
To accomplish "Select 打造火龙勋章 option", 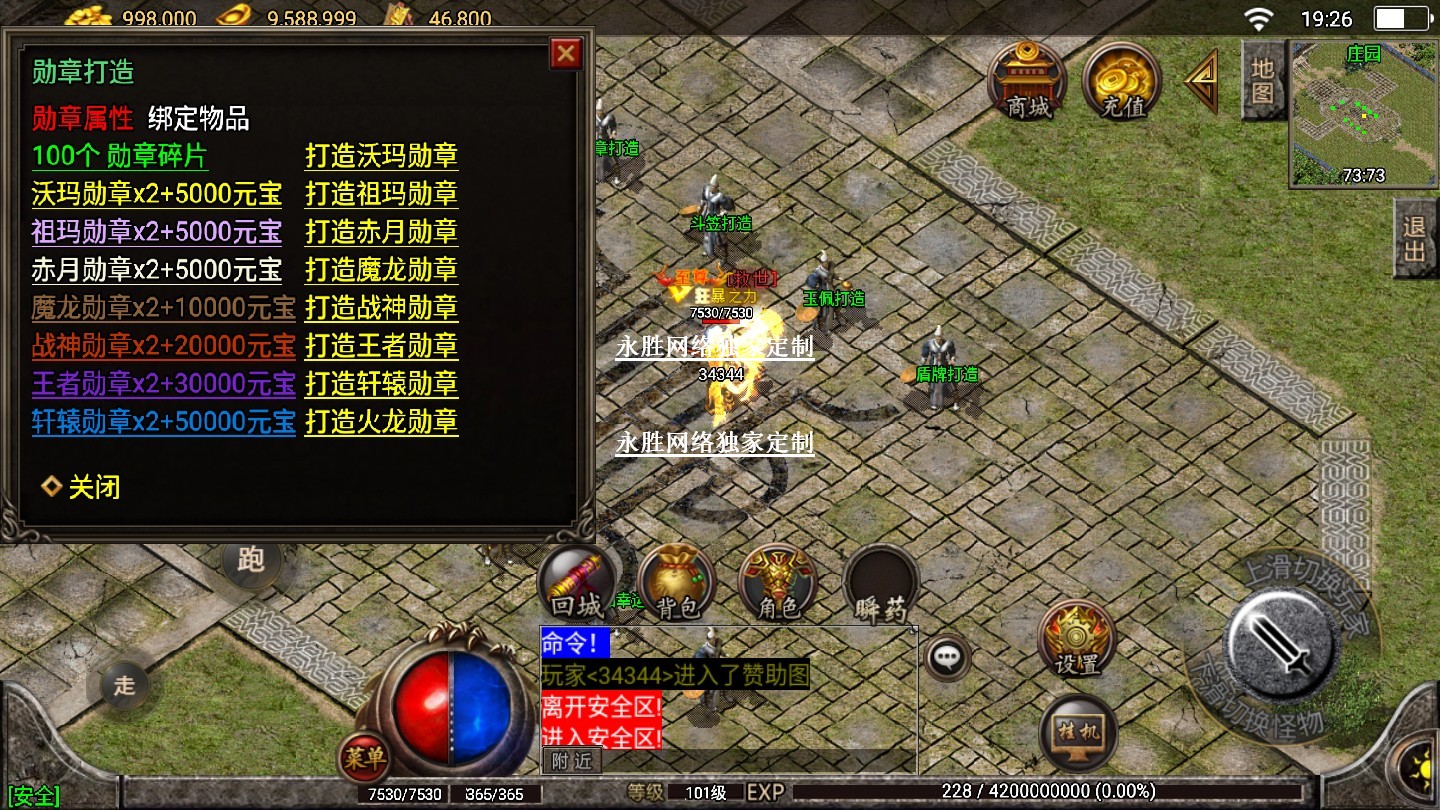I will 381,422.
